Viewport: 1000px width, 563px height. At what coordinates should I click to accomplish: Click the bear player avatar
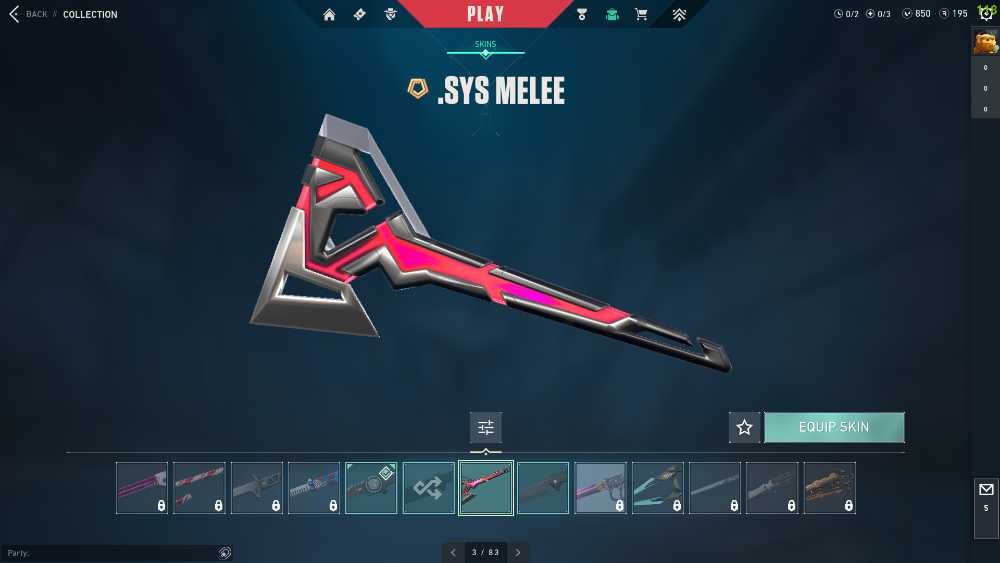[x=985, y=42]
